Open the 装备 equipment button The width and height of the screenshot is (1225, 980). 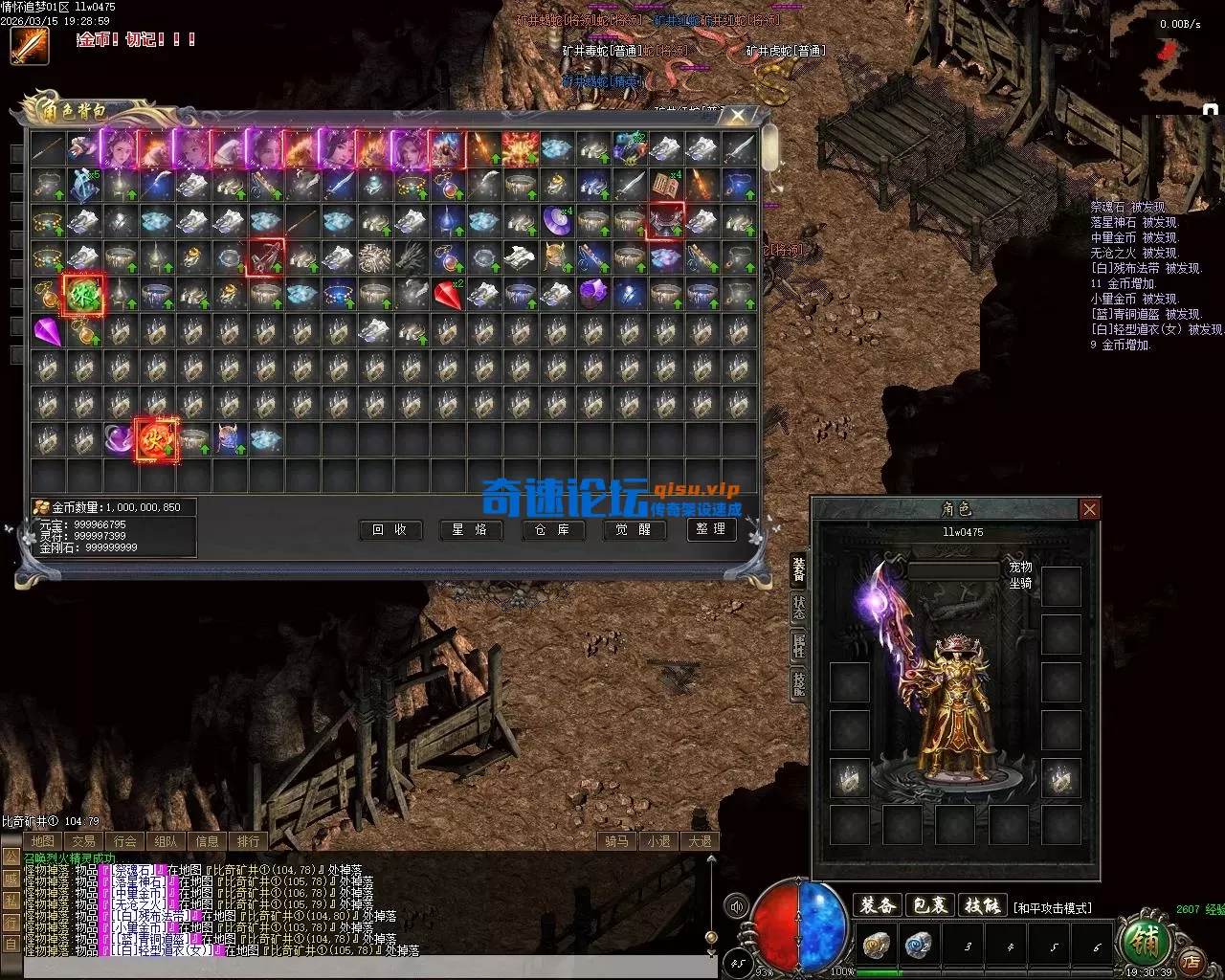(878, 905)
